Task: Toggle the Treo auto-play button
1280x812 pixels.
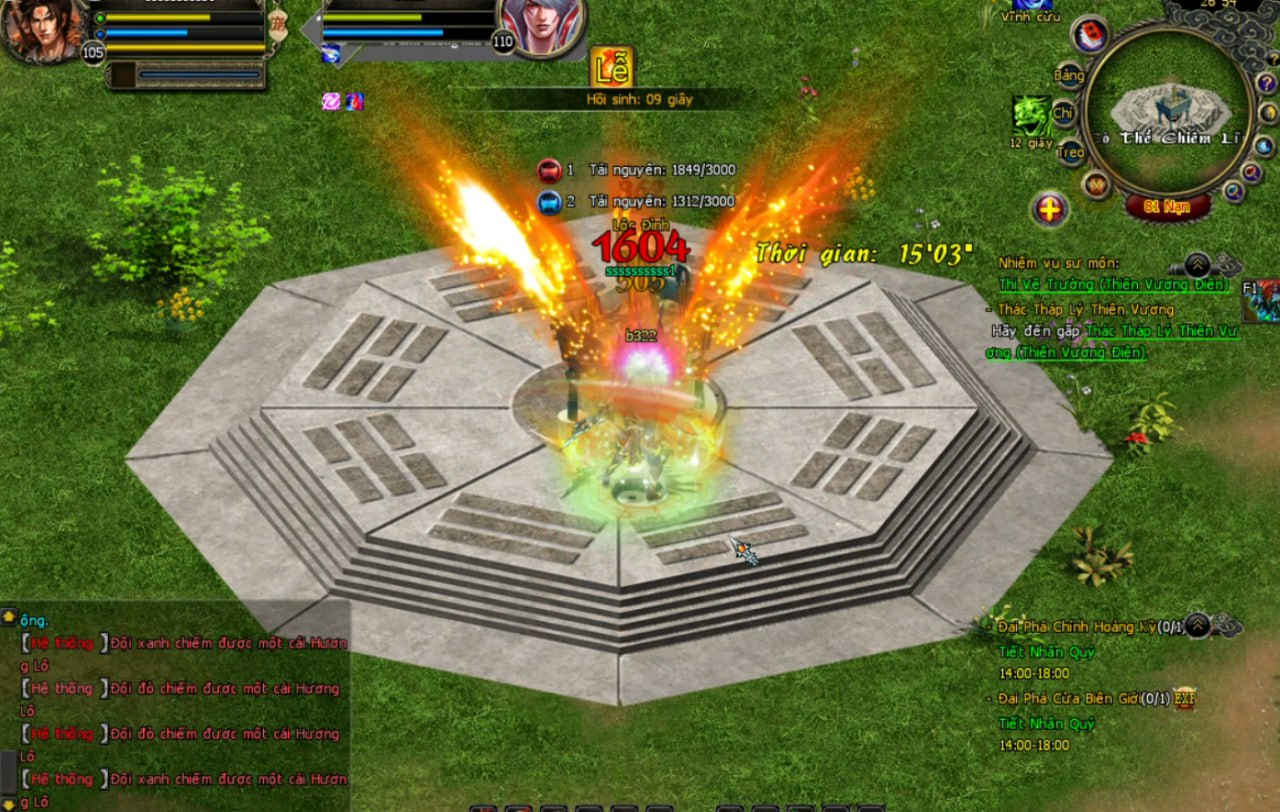Action: click(x=1071, y=153)
